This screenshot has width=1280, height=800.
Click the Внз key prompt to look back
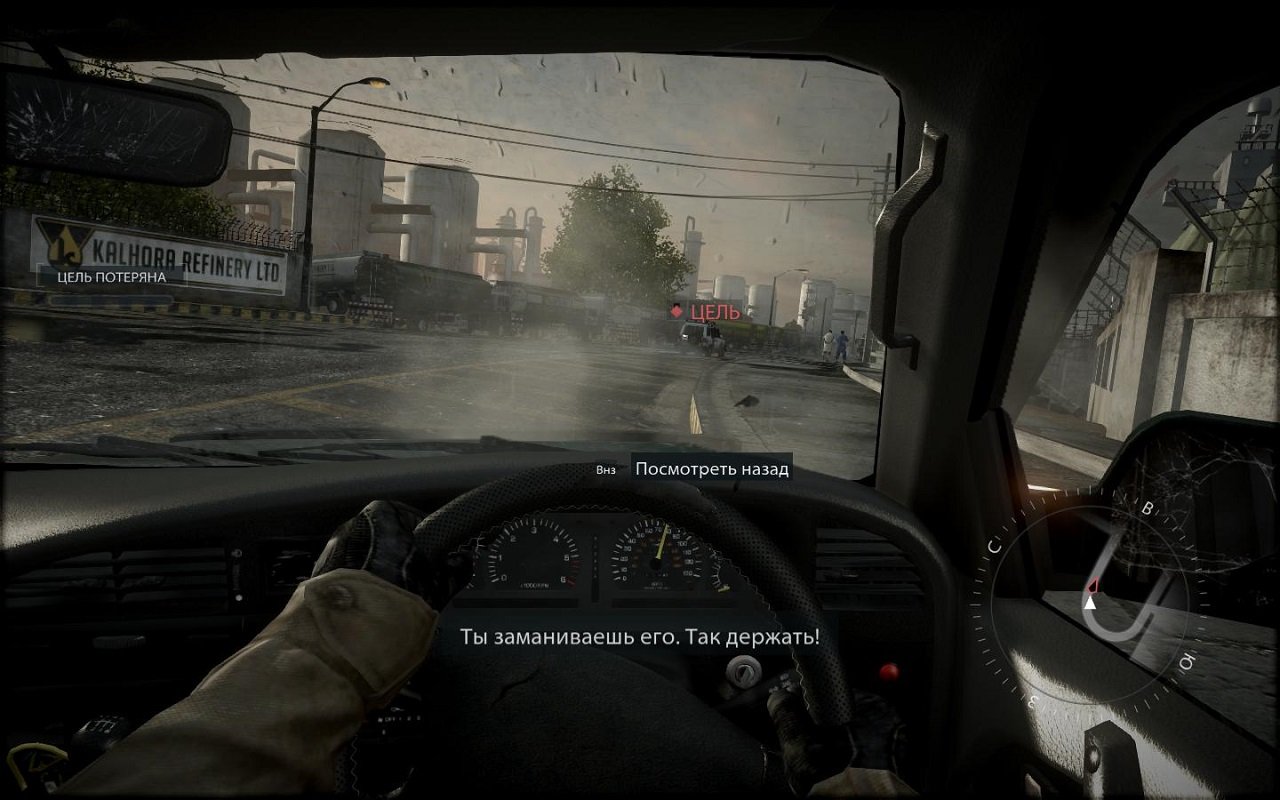point(608,469)
